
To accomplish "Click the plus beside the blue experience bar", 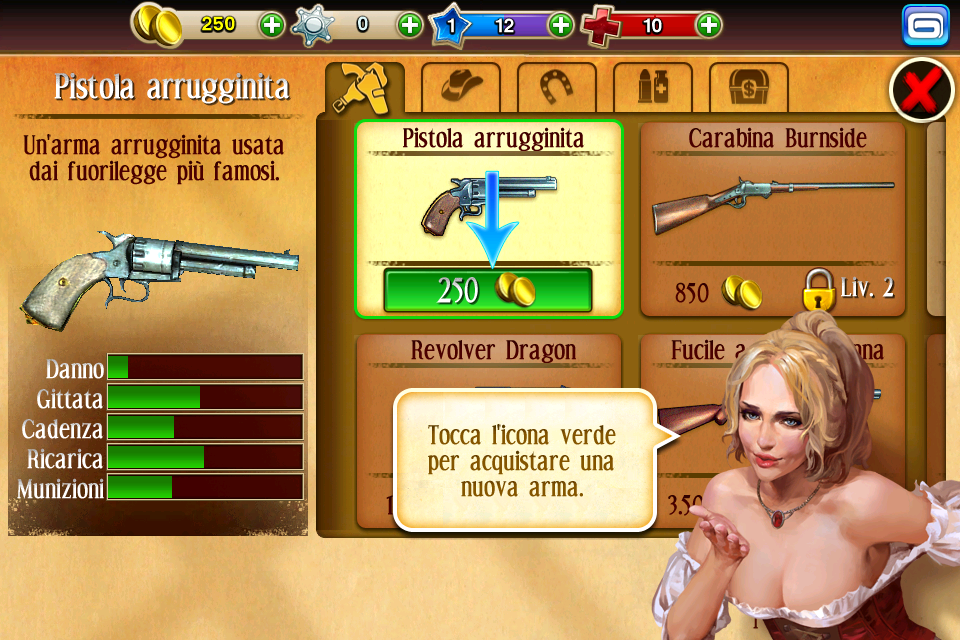I will (x=561, y=25).
